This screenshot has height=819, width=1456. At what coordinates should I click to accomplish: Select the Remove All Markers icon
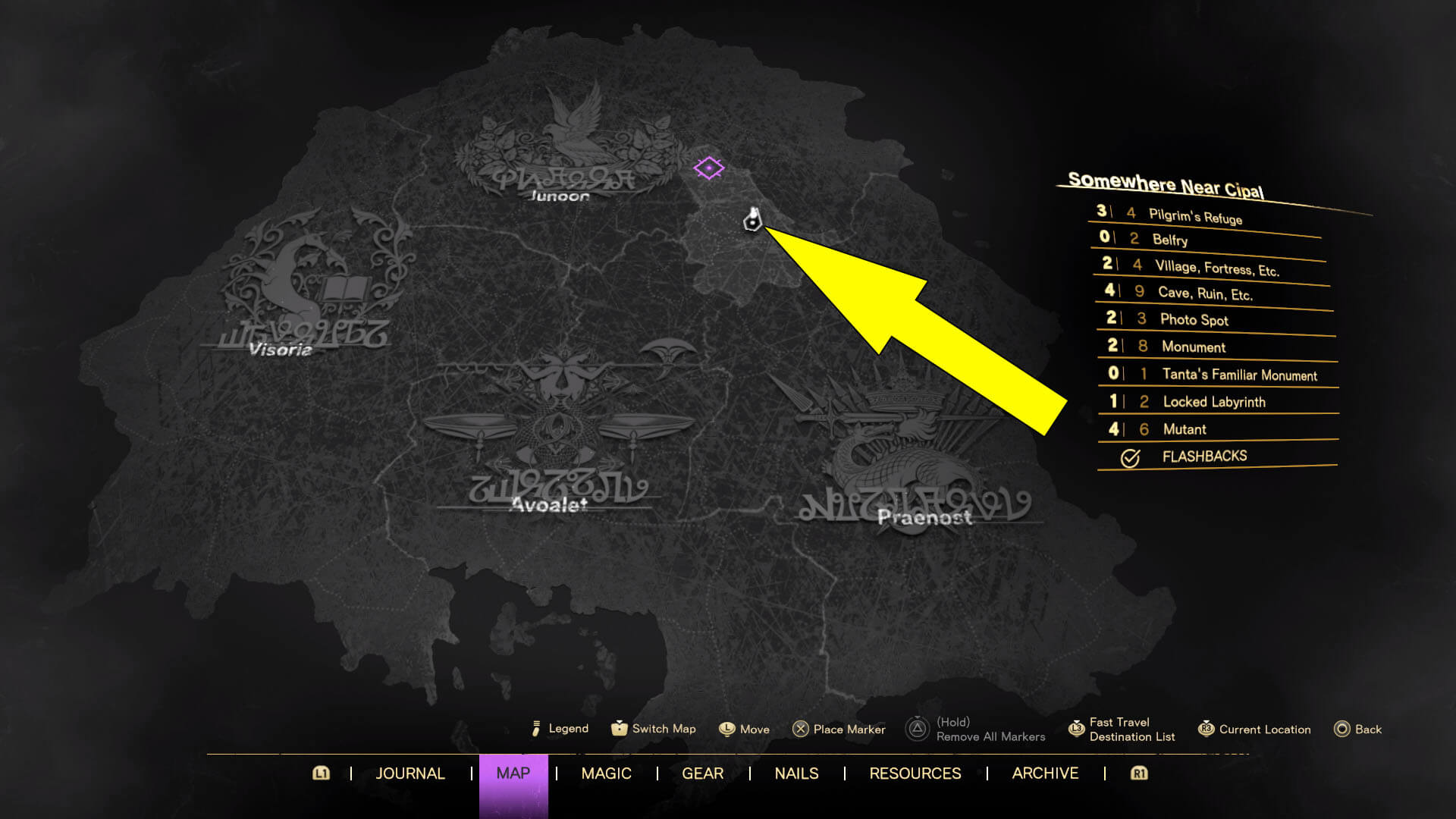click(917, 726)
